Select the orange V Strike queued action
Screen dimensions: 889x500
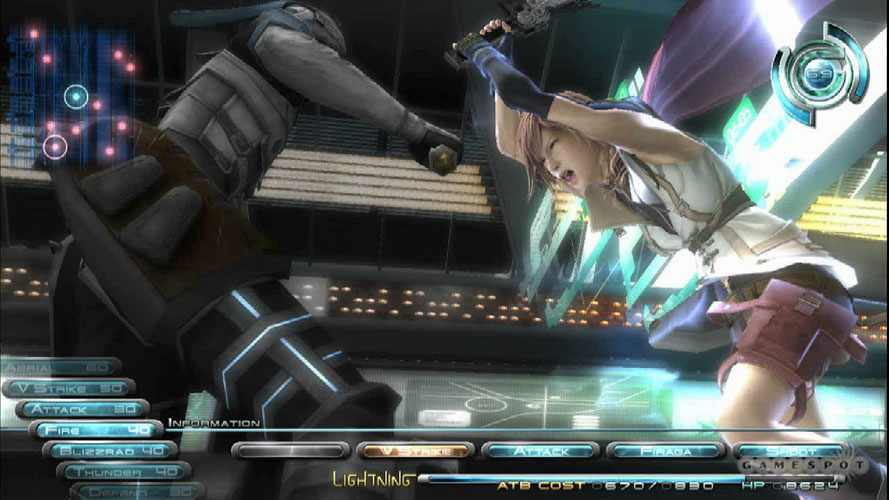pos(412,451)
